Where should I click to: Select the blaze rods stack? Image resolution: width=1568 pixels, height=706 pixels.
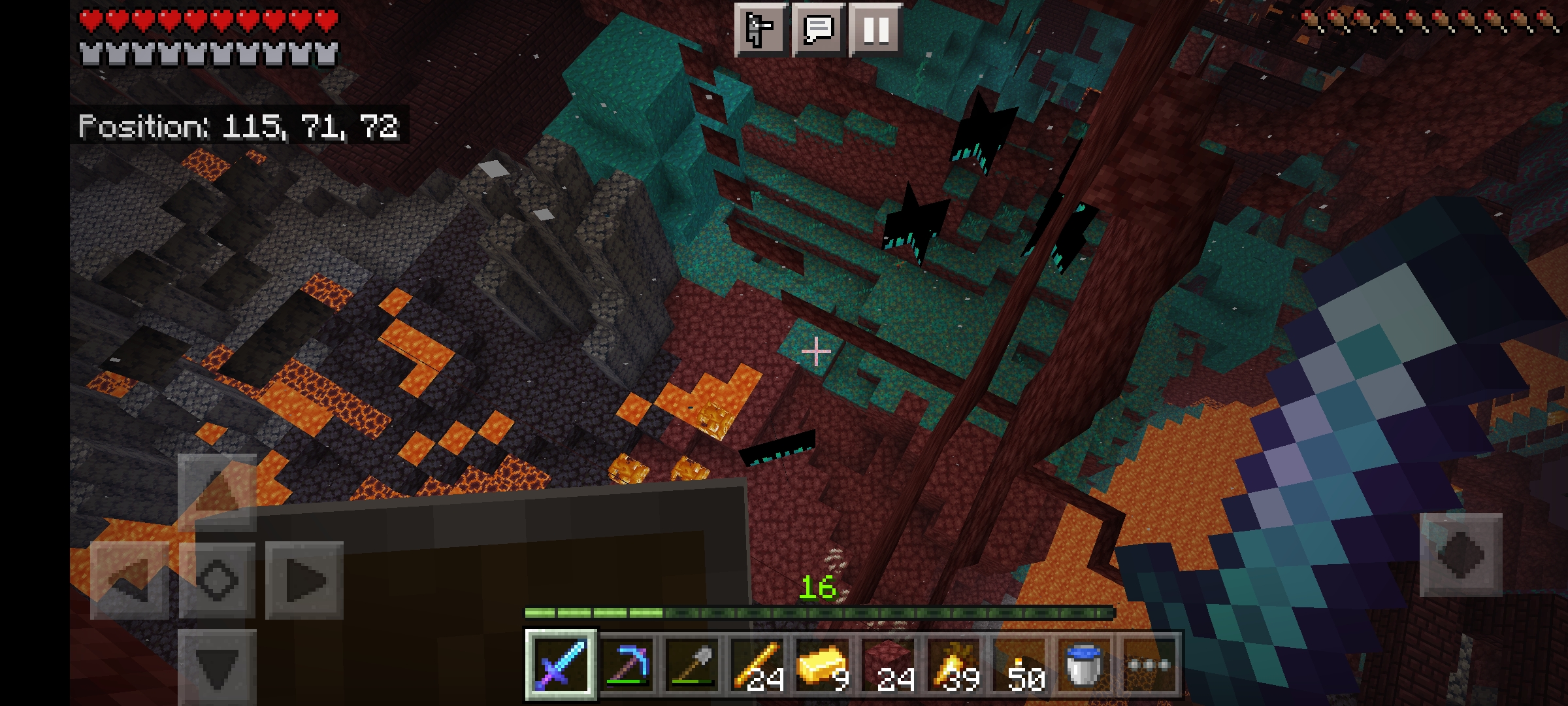(758, 665)
